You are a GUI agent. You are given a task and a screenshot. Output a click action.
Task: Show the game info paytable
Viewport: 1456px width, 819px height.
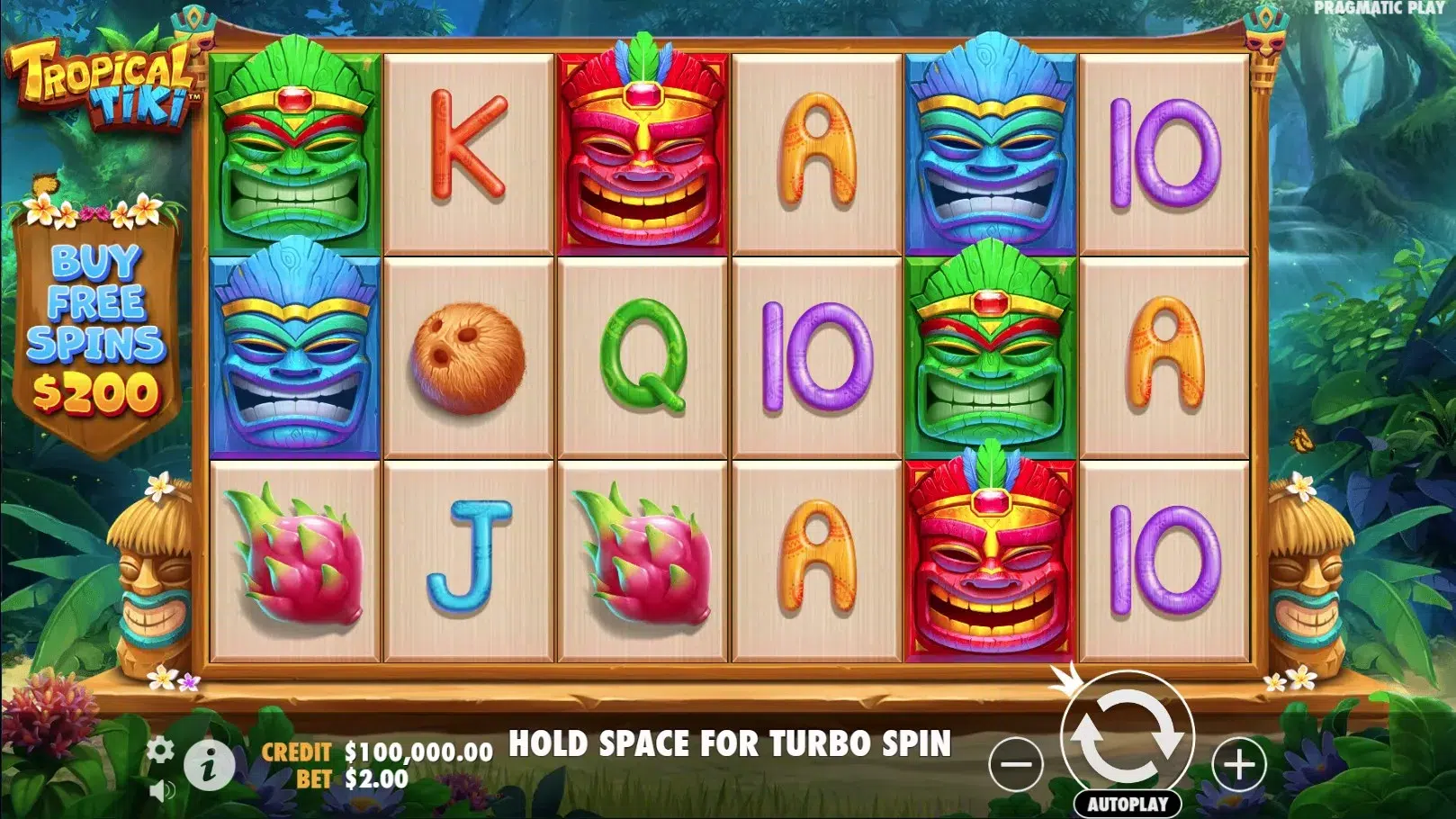click(x=209, y=767)
